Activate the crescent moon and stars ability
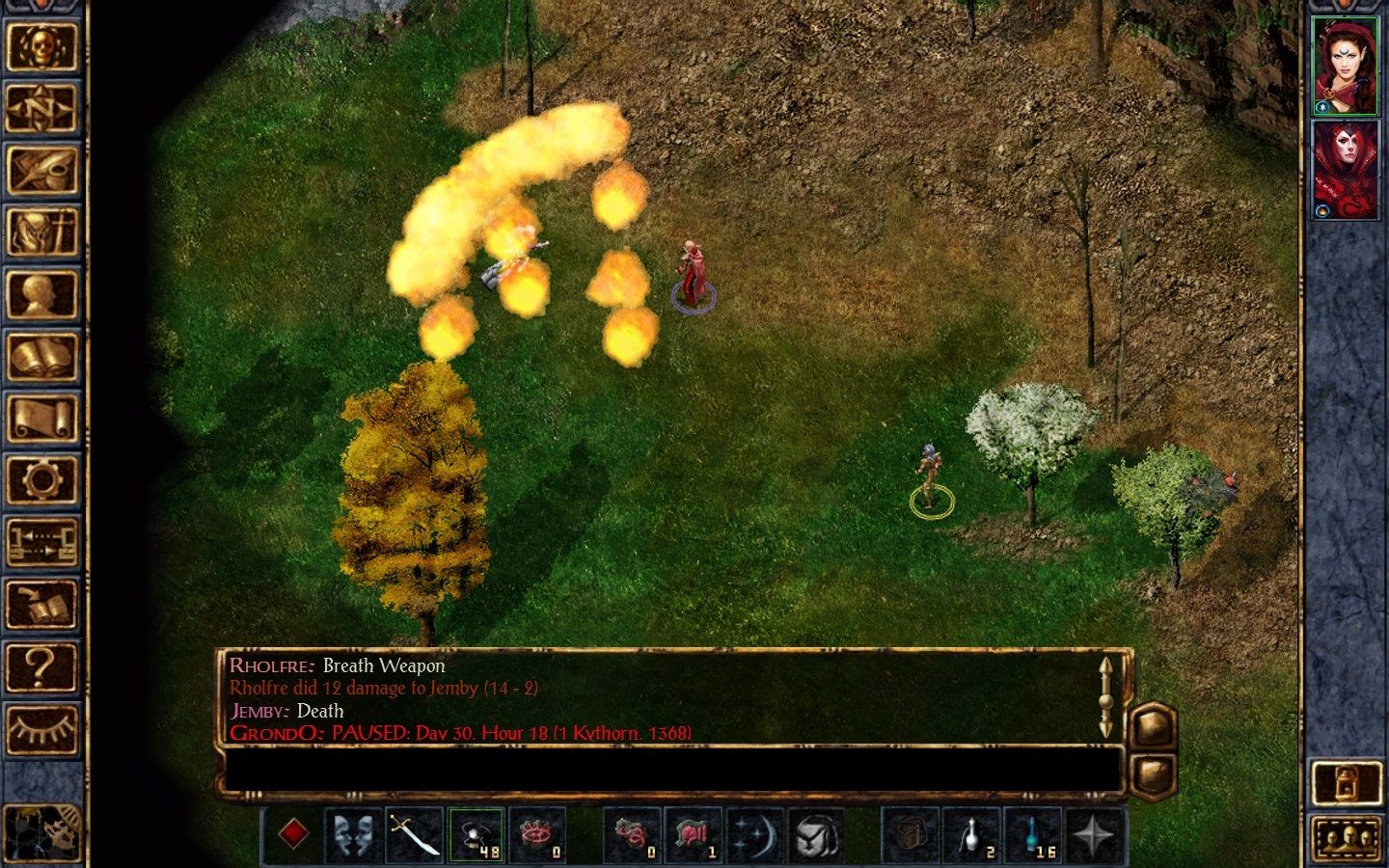This screenshot has height=868, width=1389. click(754, 835)
